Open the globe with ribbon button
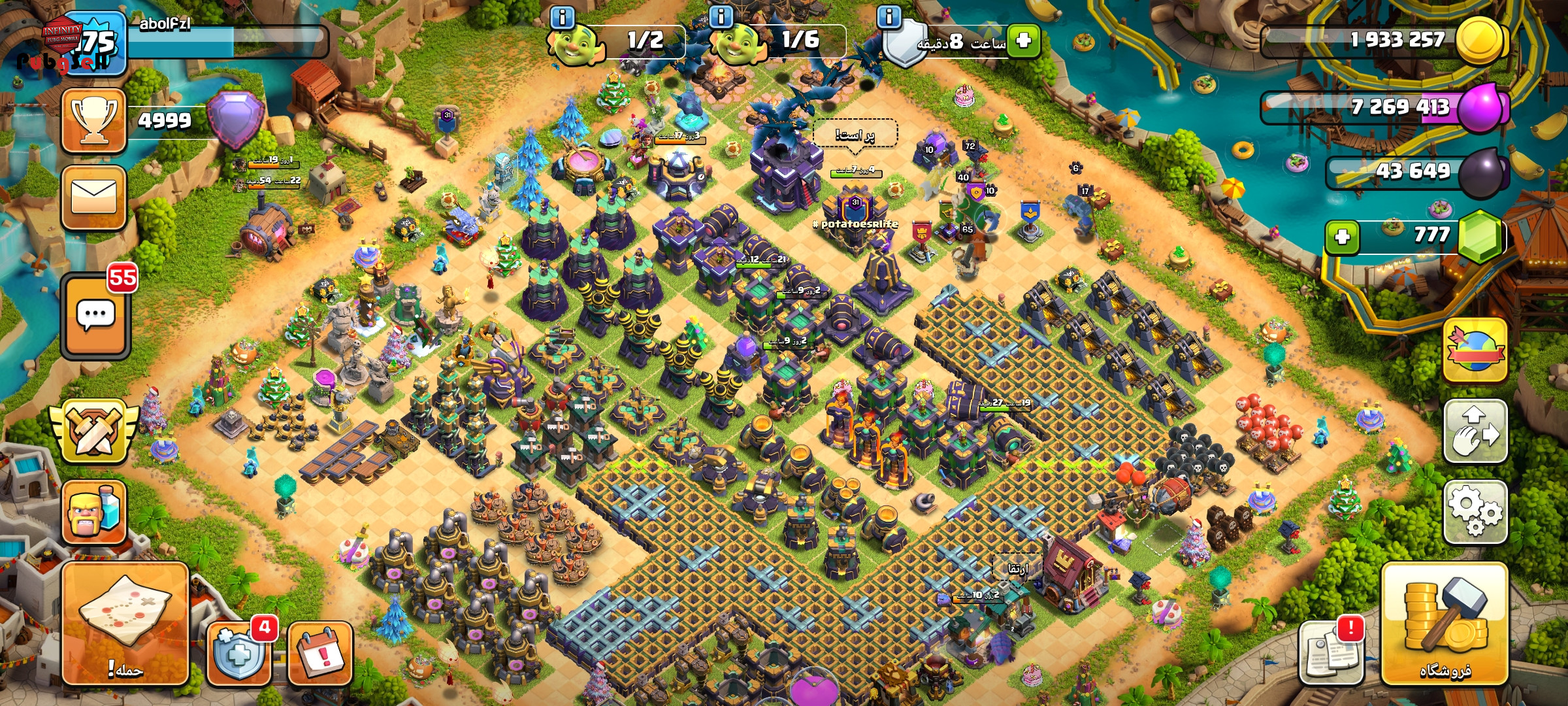The width and height of the screenshot is (1568, 706). click(1475, 350)
